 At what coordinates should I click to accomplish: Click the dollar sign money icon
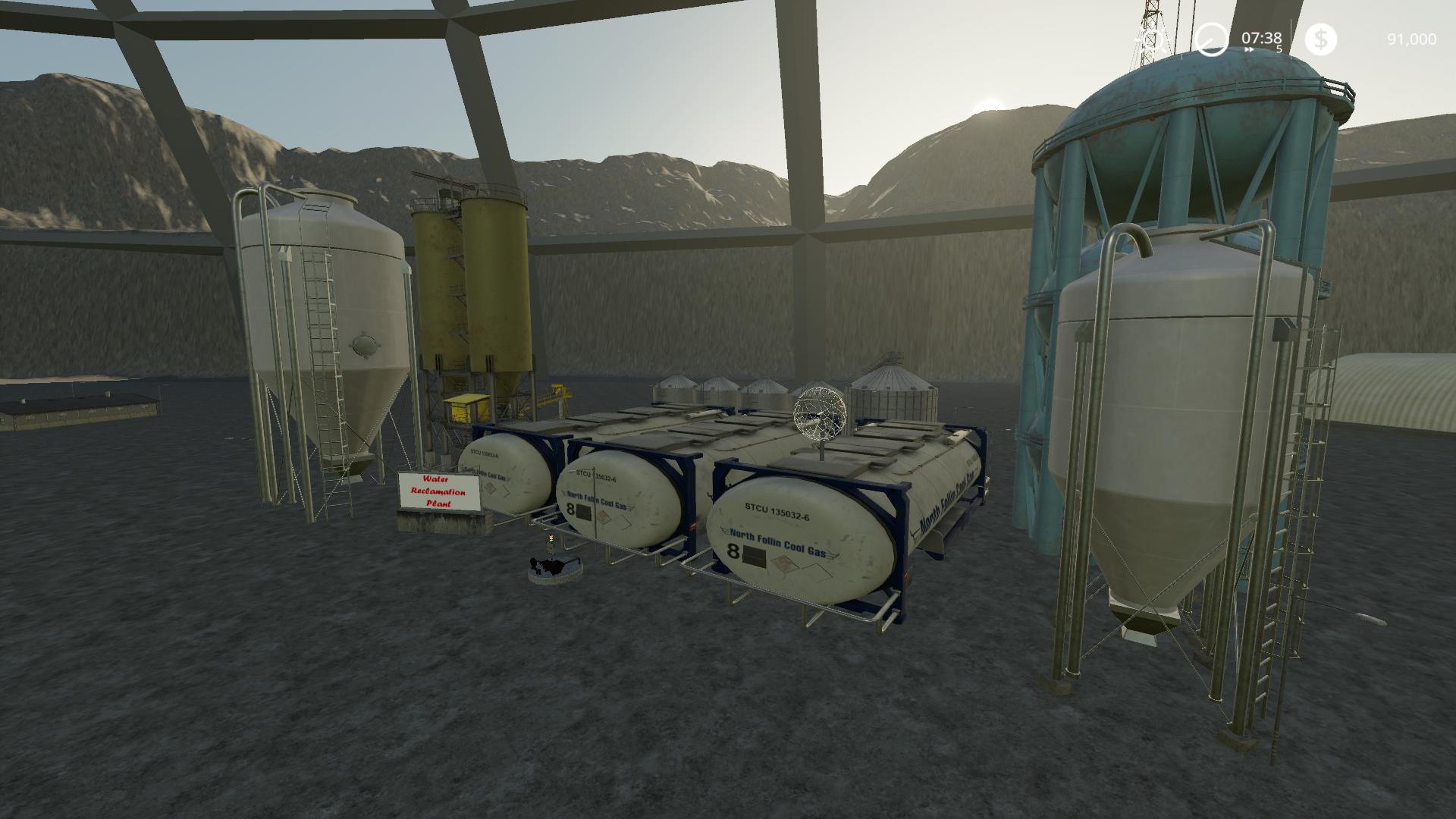(x=1320, y=39)
